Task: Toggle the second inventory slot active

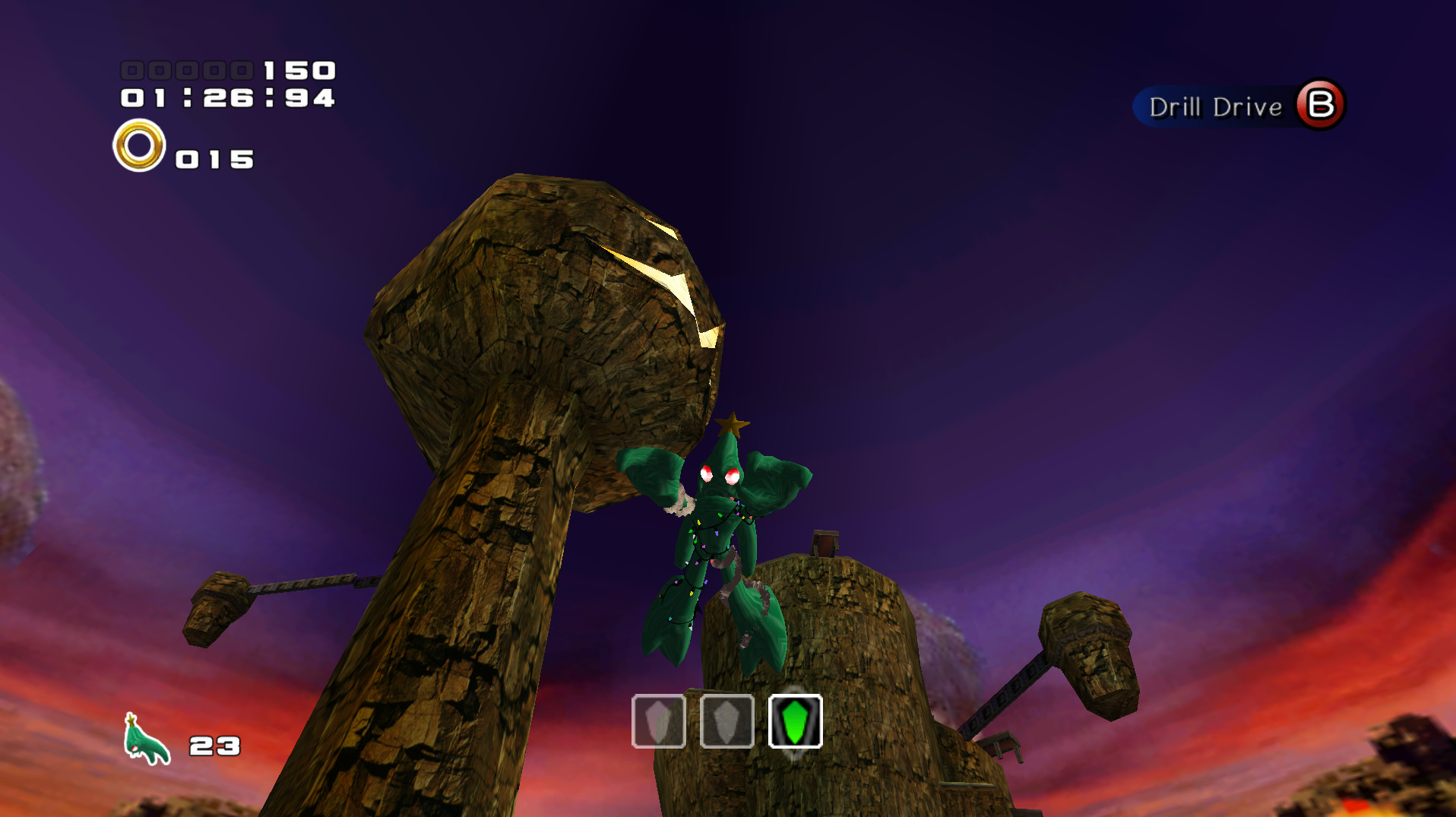Action: click(x=726, y=722)
